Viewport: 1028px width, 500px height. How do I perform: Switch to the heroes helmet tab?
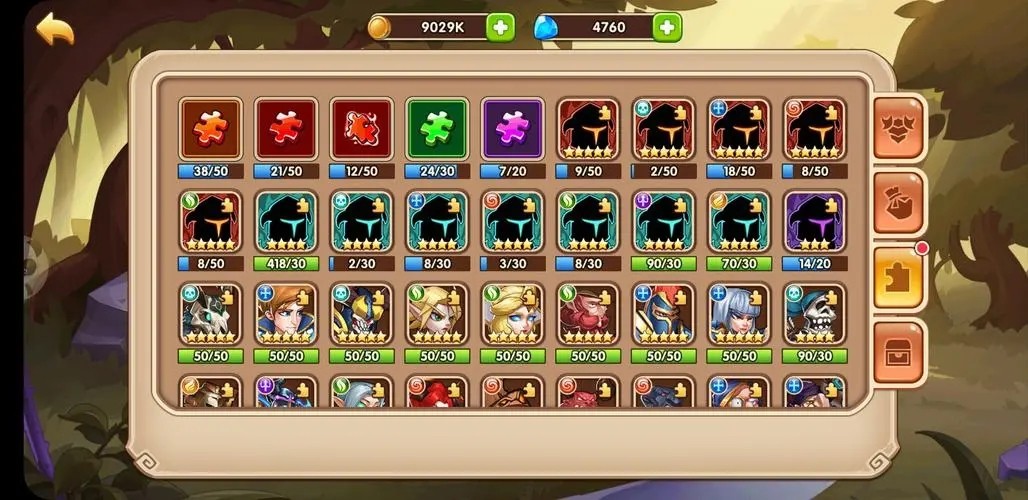tap(898, 128)
